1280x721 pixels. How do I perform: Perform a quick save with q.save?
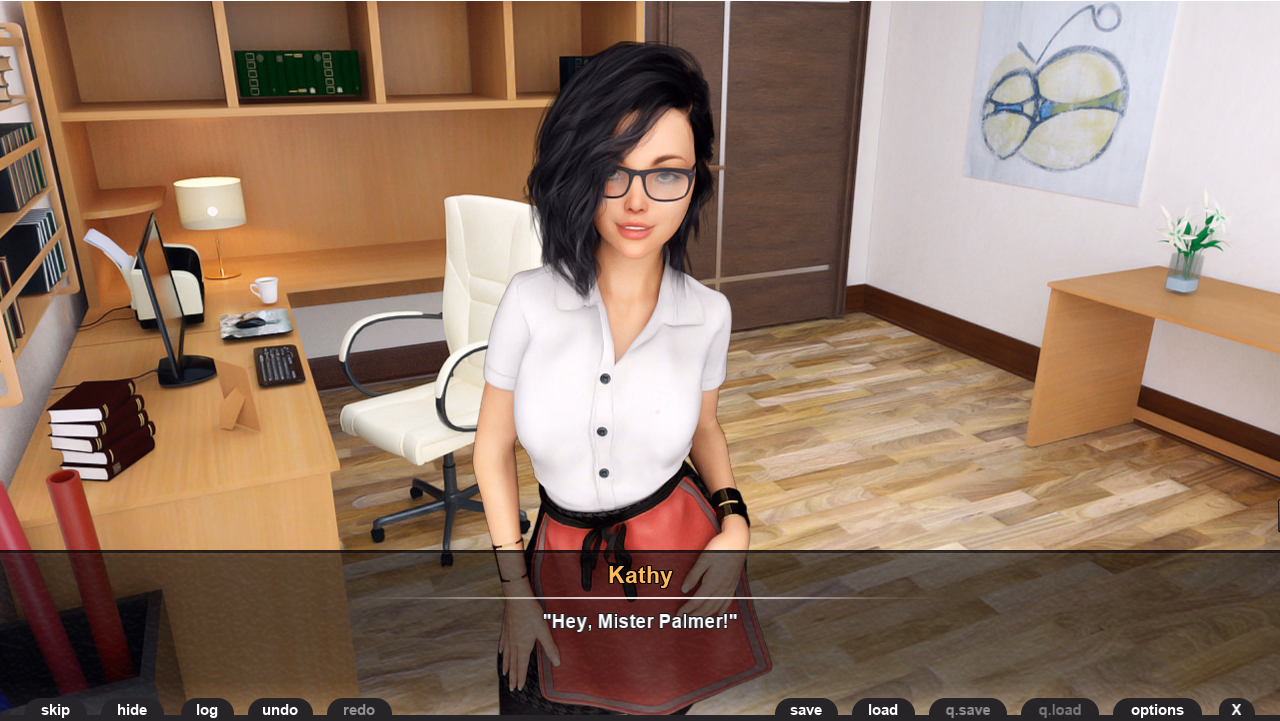coord(967,710)
